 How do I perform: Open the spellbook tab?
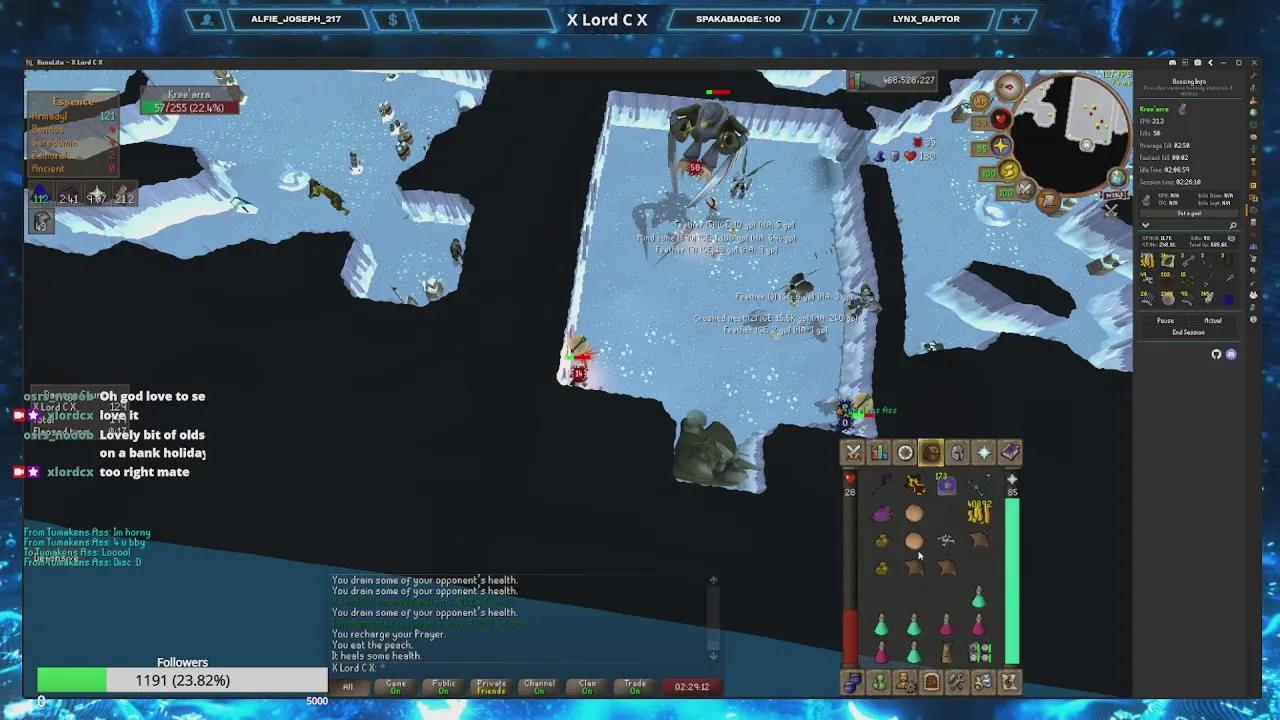click(1009, 452)
